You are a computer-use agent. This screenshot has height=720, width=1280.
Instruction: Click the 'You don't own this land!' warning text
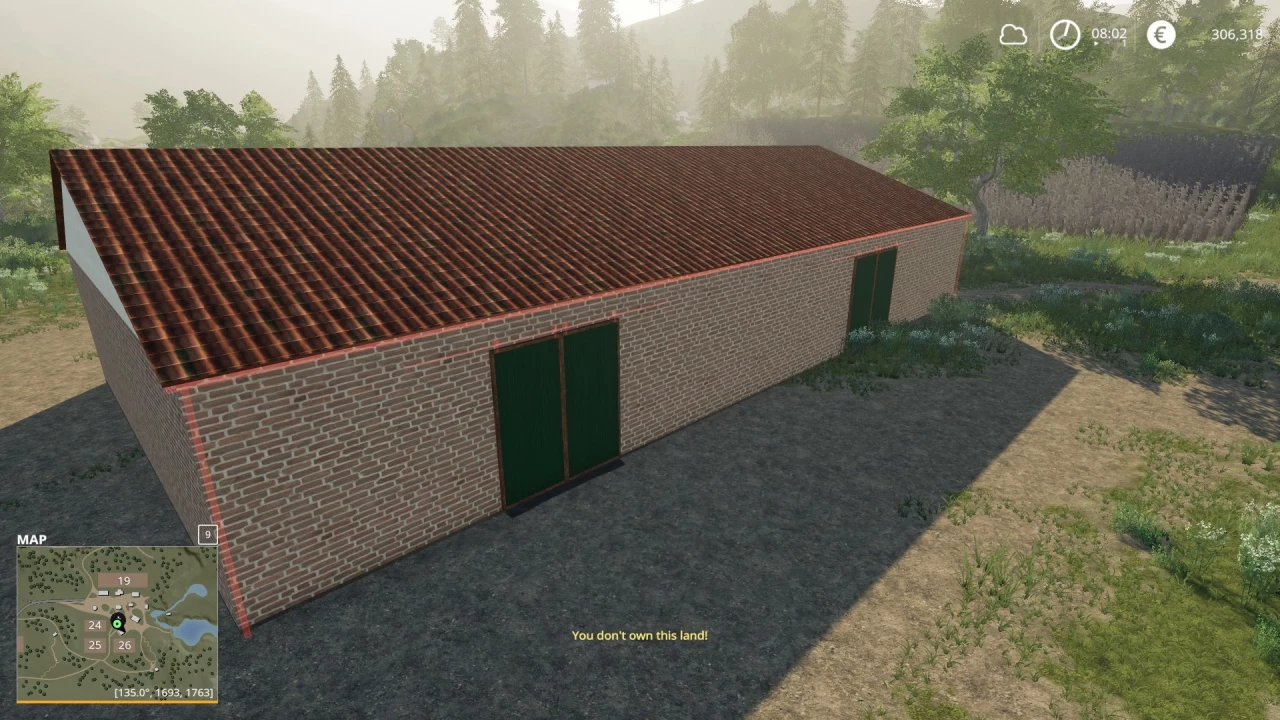(x=640, y=635)
